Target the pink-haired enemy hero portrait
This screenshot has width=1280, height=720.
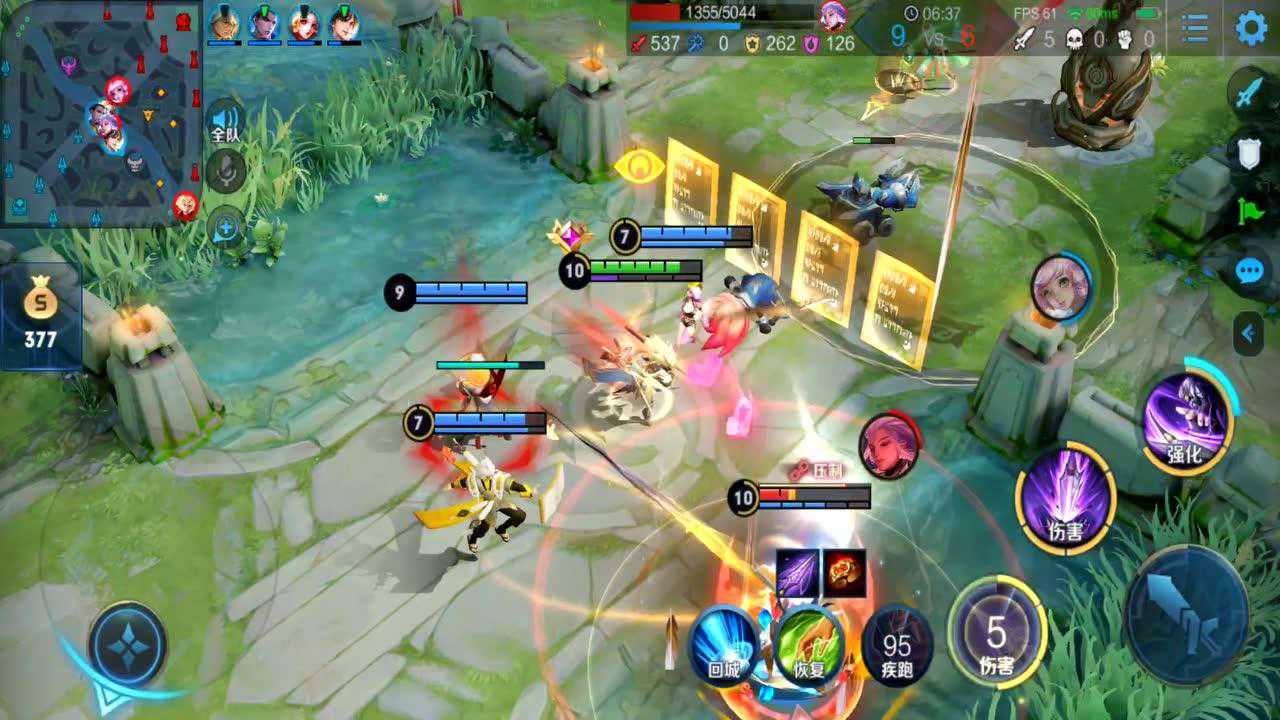tap(1060, 288)
